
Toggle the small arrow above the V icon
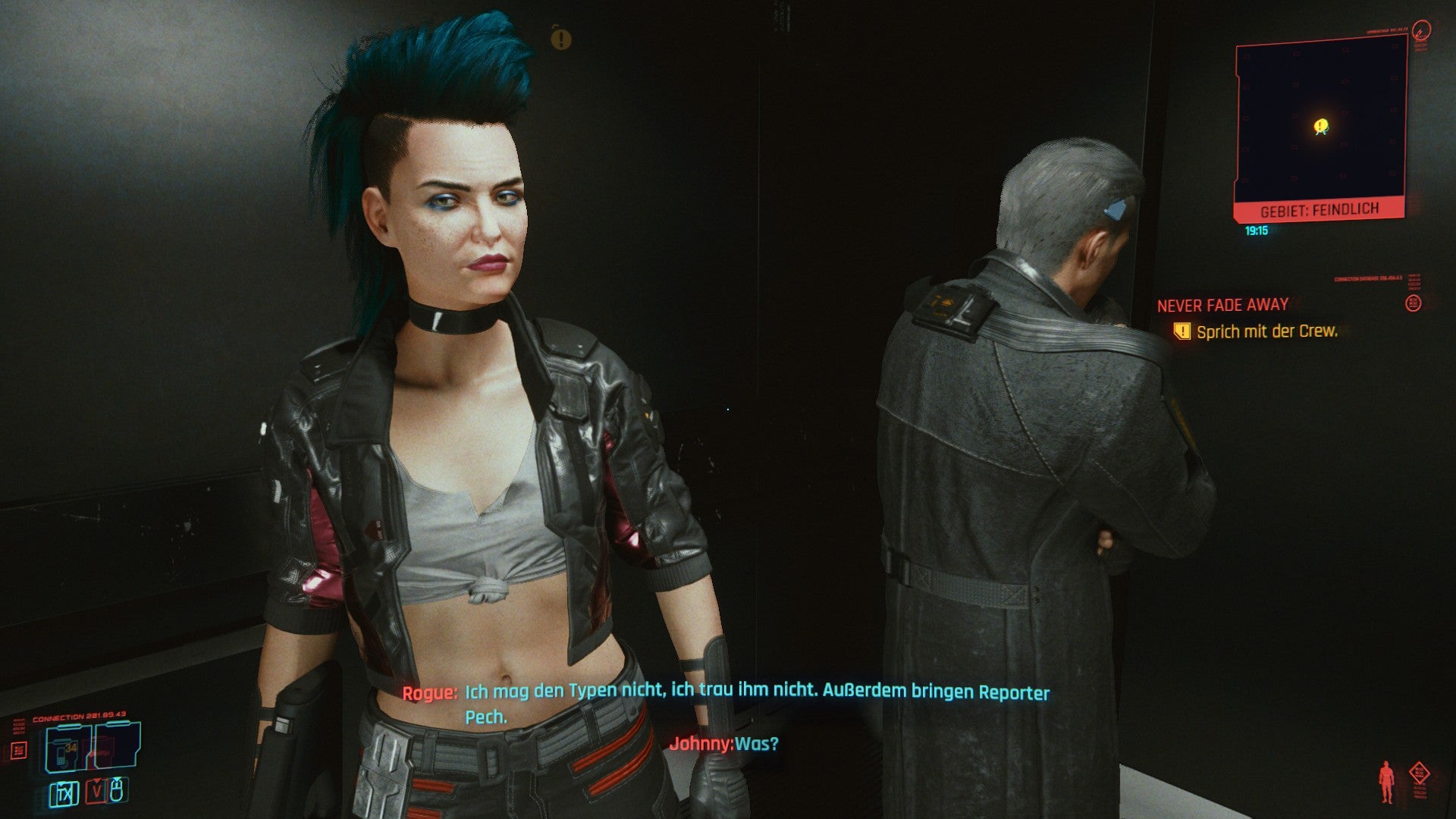[x=97, y=780]
